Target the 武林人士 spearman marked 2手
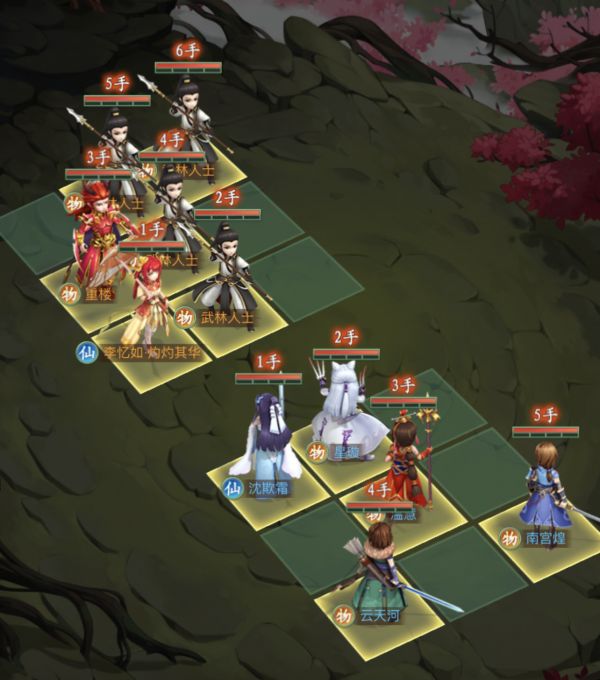The height and width of the screenshot is (680, 600). pos(226,268)
